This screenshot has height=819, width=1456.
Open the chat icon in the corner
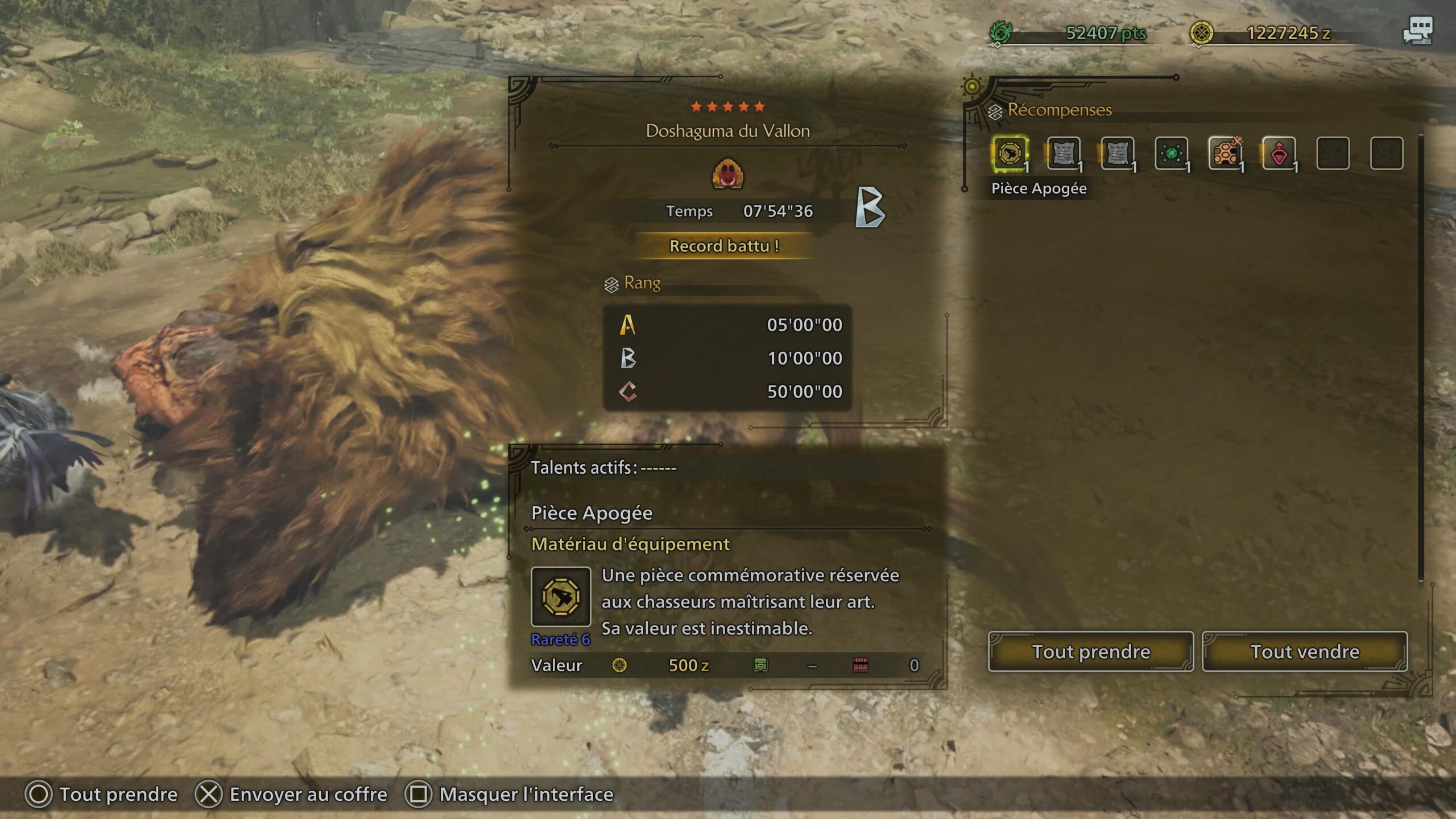click(1418, 30)
